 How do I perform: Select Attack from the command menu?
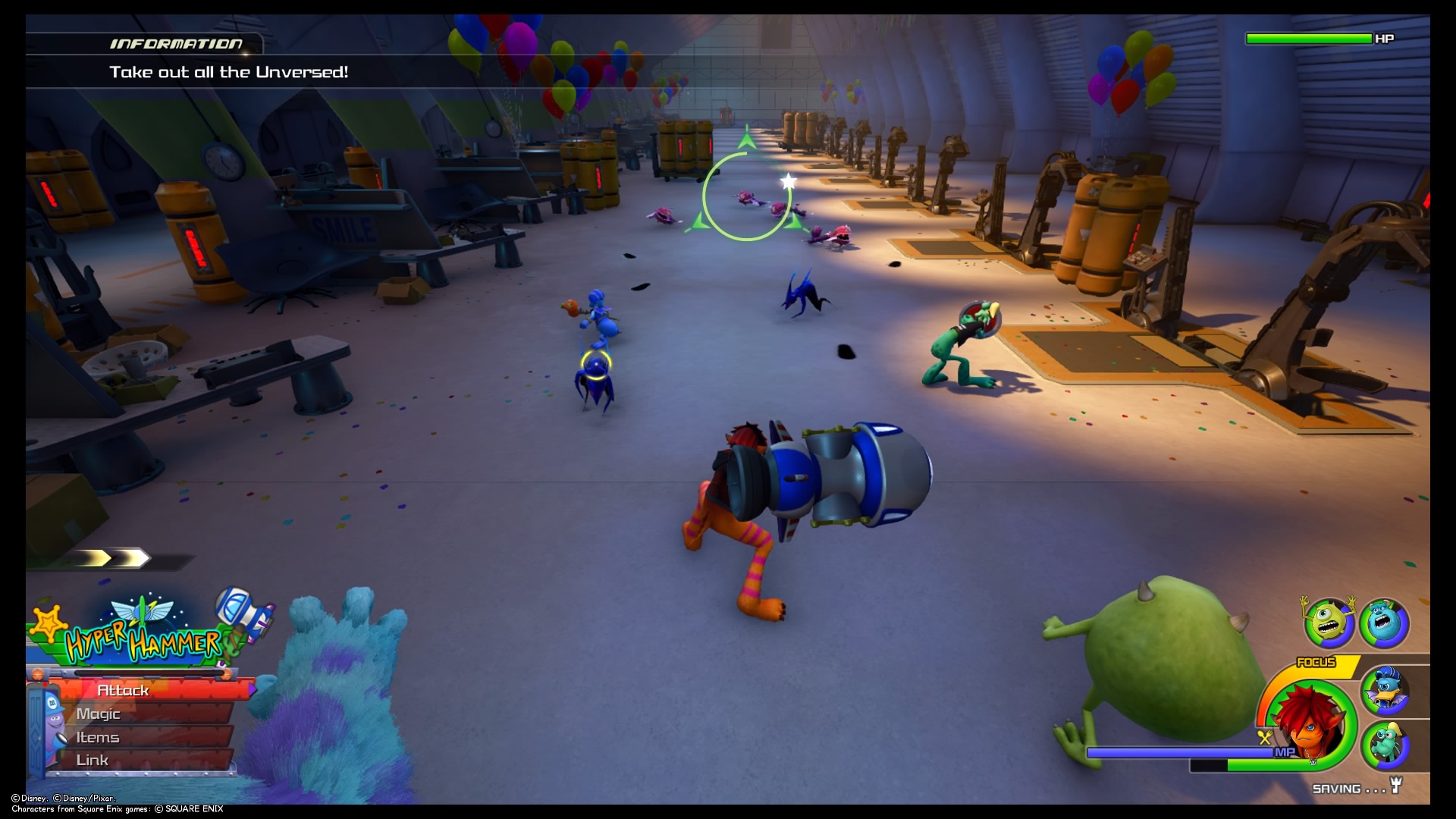121,690
